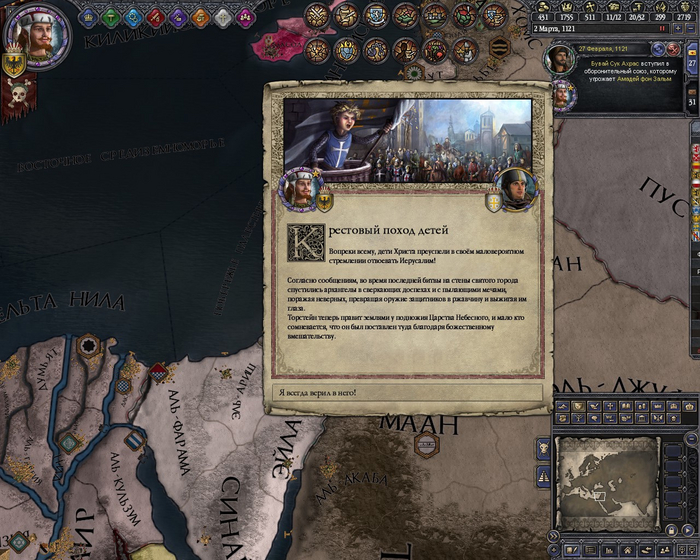Screen dimensions: 700x560
Task: Click the bearded character portrait in the notification
Action: tap(560, 60)
